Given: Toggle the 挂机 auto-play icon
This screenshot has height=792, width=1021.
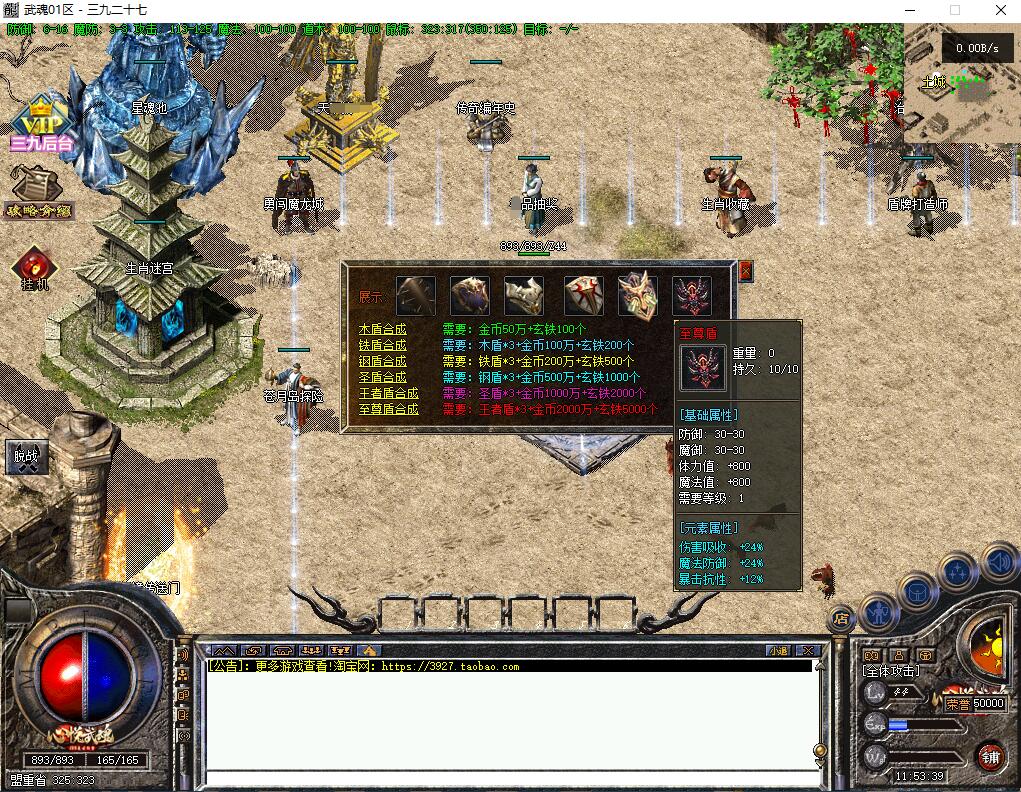Looking at the screenshot, I should pyautogui.click(x=33, y=268).
